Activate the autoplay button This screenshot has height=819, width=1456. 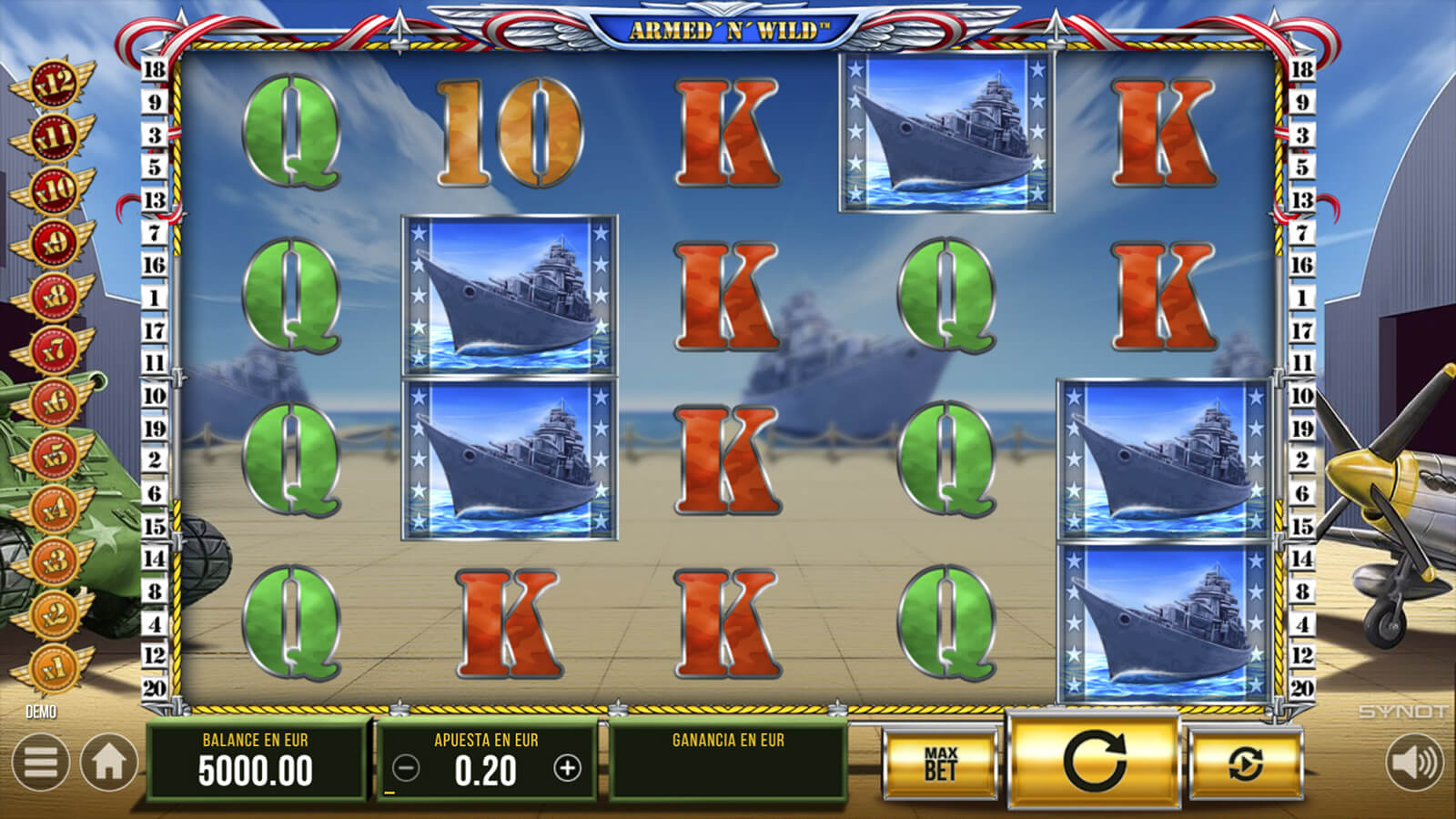(x=1245, y=764)
